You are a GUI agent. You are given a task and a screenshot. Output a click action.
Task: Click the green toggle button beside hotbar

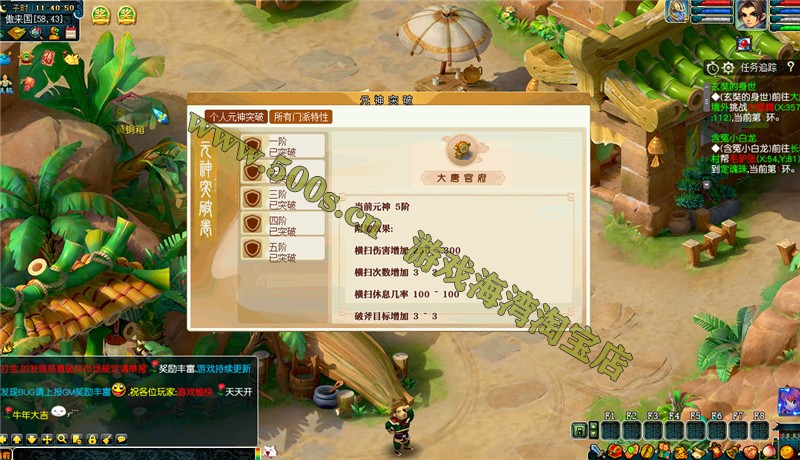click(579, 430)
